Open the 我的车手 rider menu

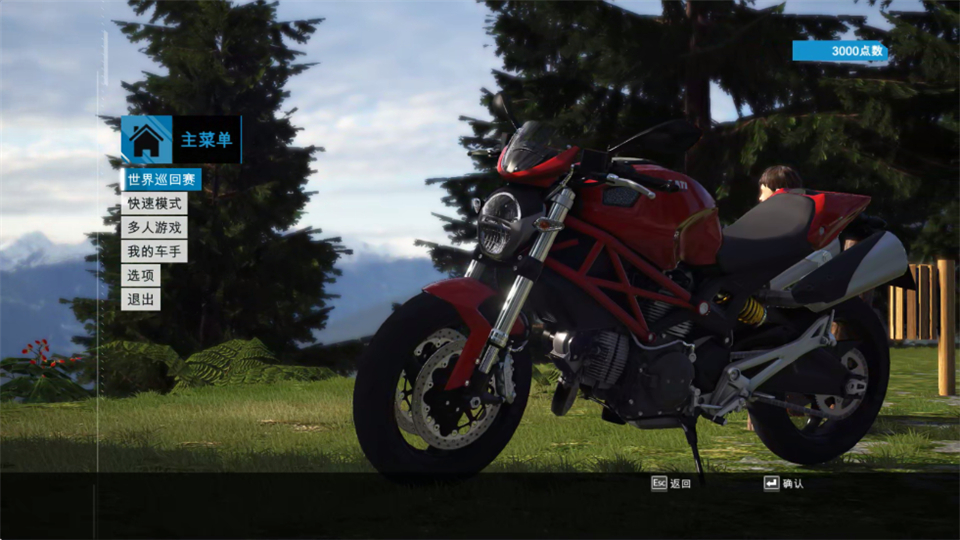pos(154,252)
